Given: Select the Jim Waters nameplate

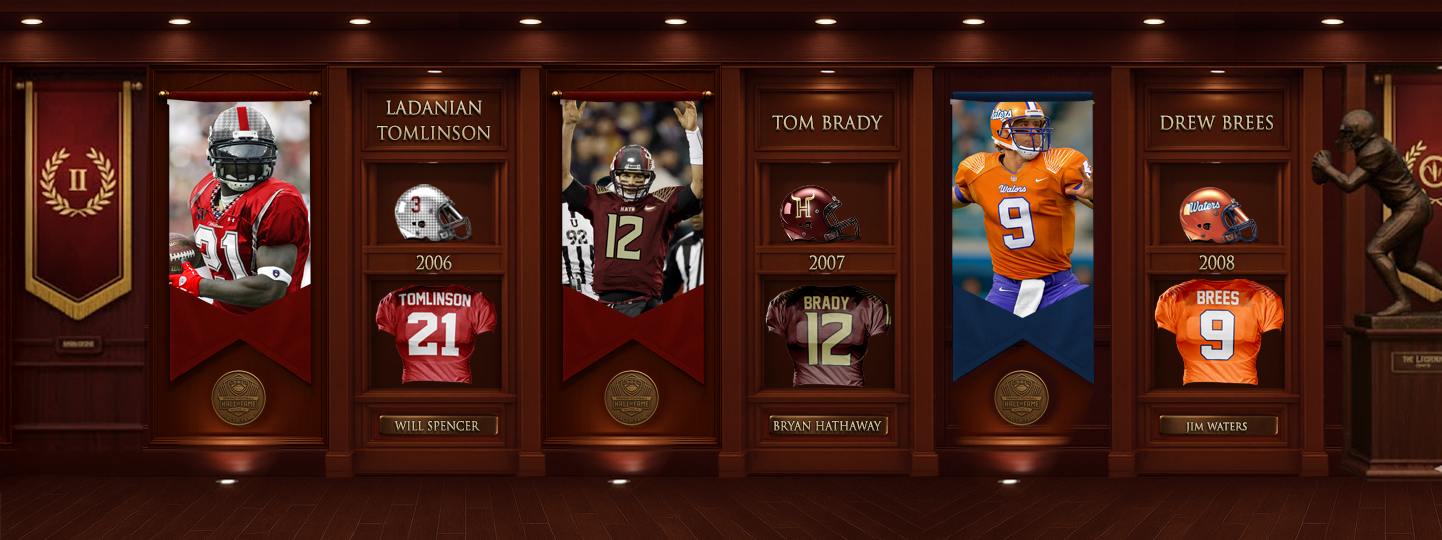Looking at the screenshot, I should (1218, 426).
